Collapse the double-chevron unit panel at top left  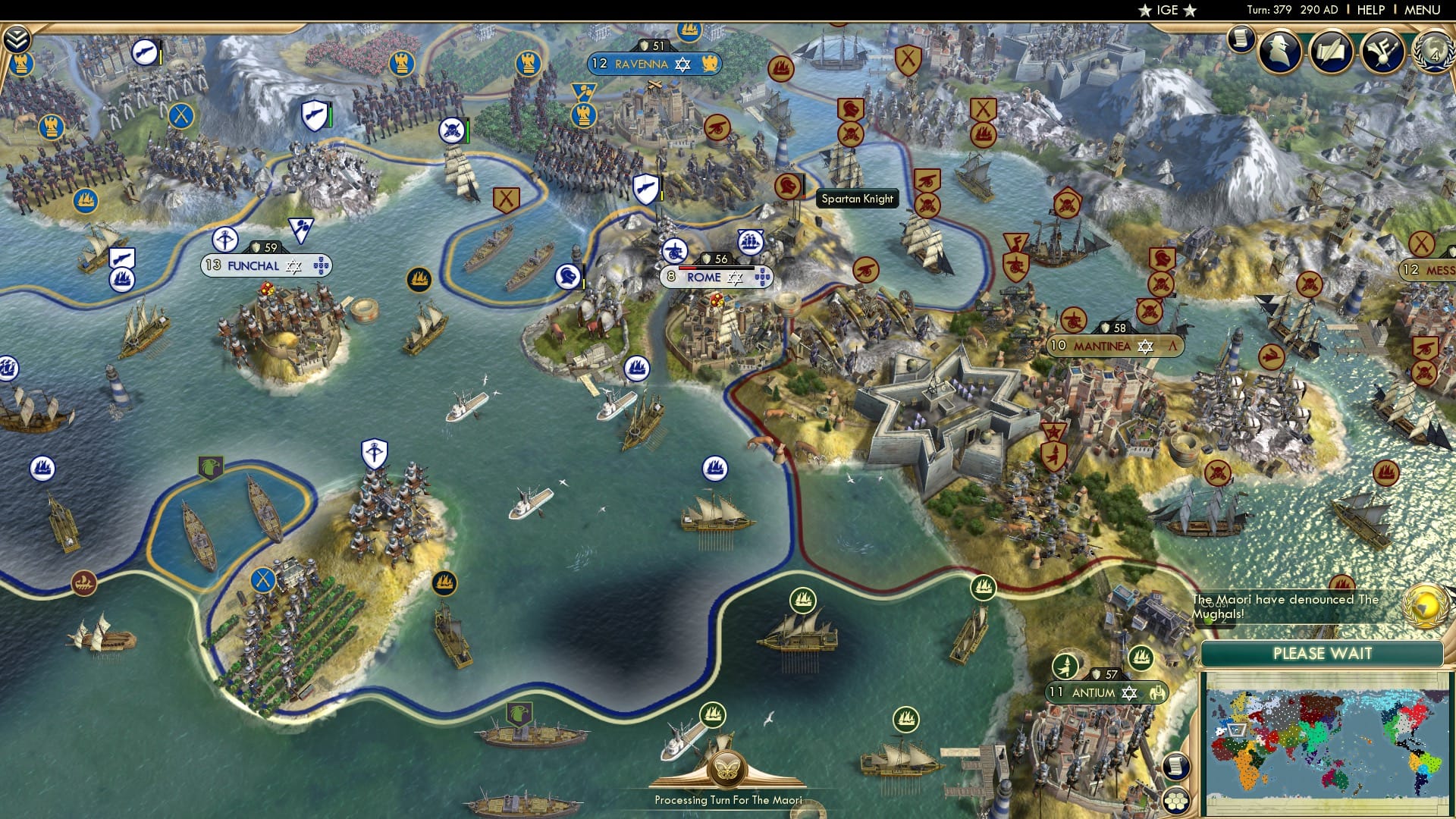(17, 37)
